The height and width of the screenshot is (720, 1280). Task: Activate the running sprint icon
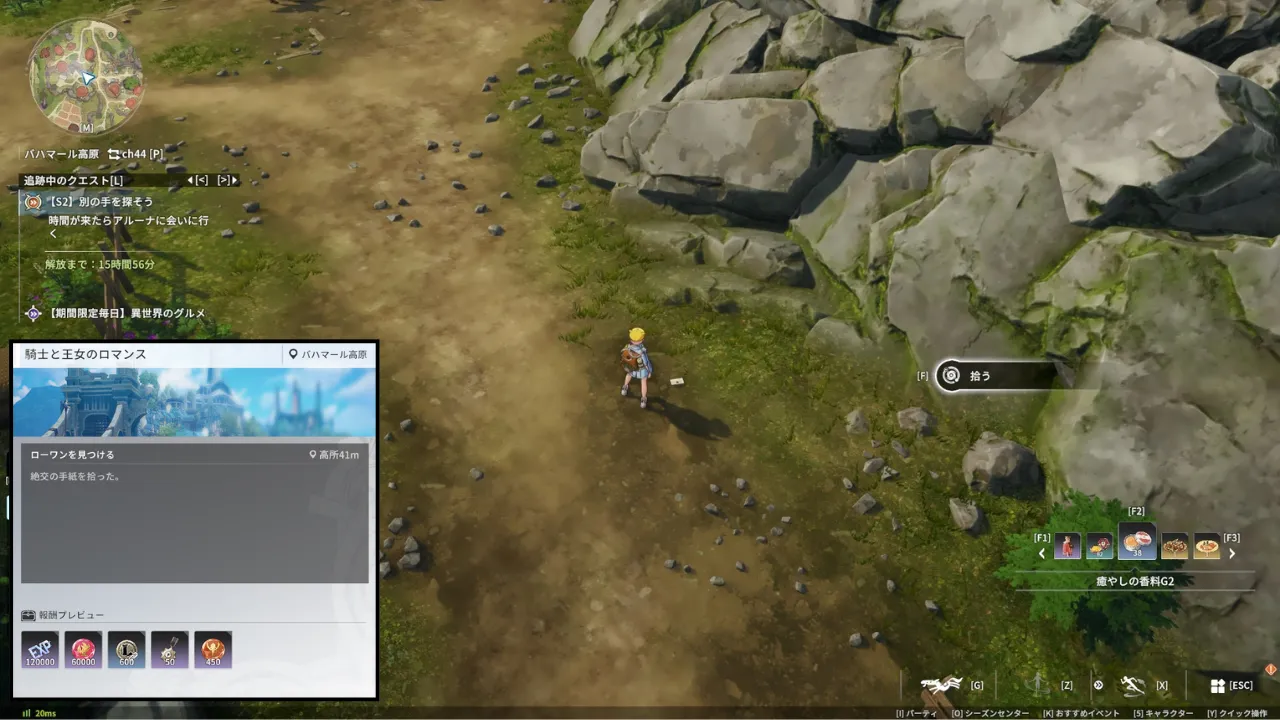(x=1132, y=685)
